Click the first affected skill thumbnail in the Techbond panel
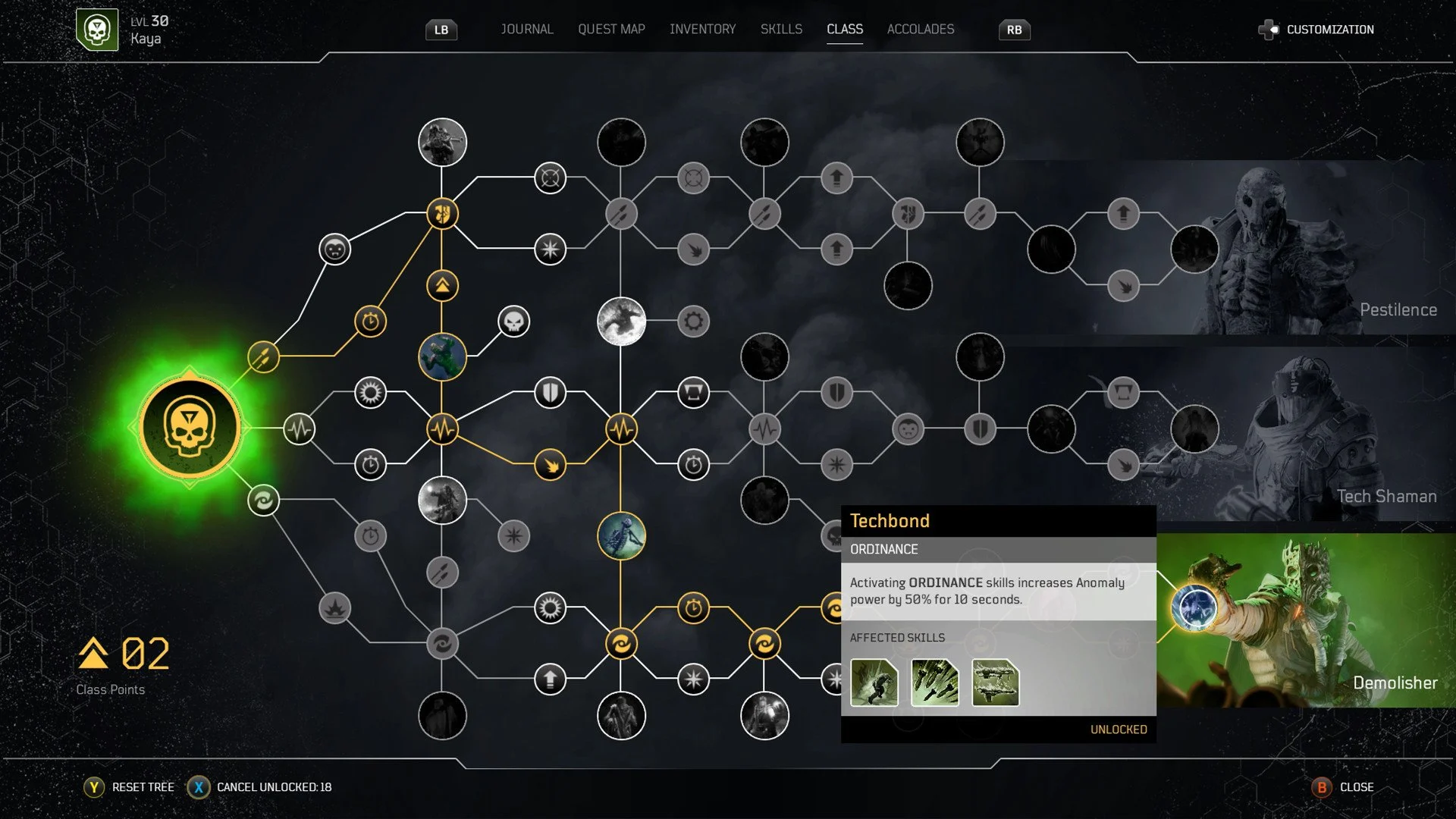The width and height of the screenshot is (1456, 819). (874, 683)
